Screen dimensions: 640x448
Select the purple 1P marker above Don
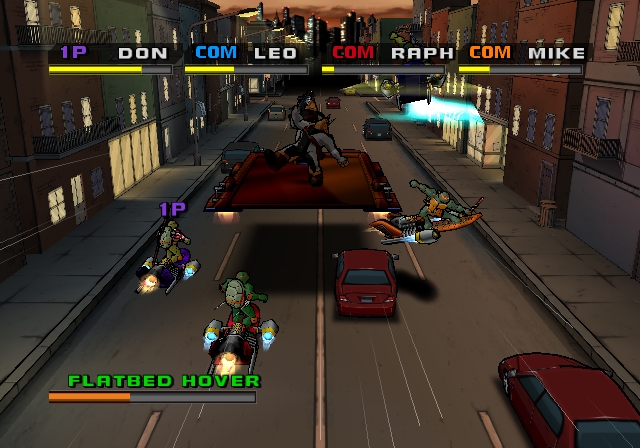coord(172,209)
